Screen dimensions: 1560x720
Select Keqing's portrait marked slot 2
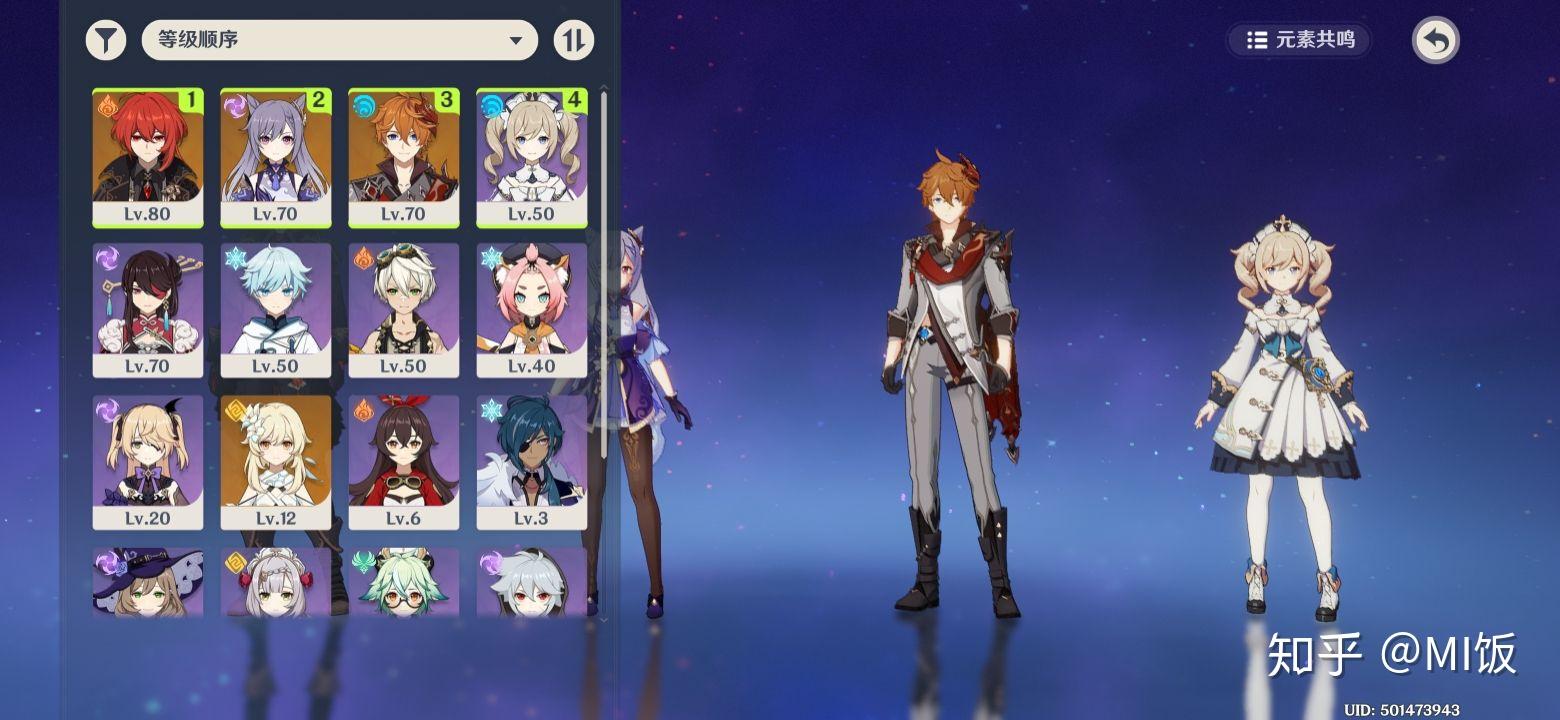point(276,157)
